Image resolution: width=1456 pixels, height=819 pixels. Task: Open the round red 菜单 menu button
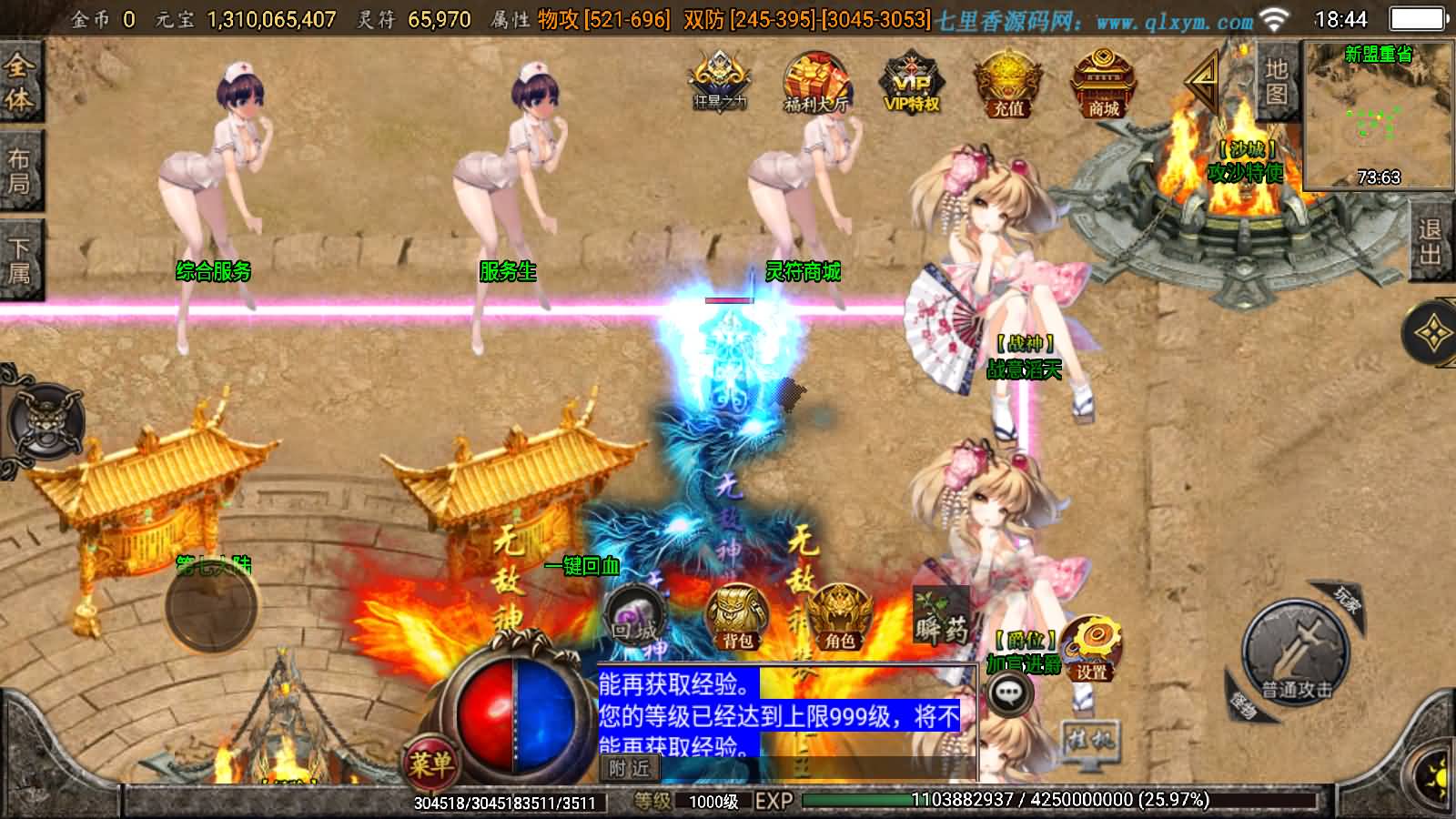pyautogui.click(x=430, y=763)
